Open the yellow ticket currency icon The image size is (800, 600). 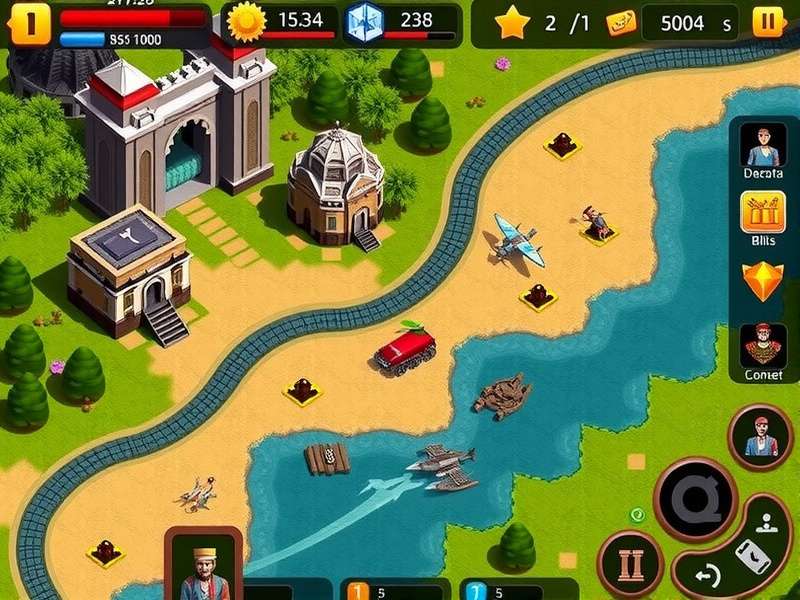(620, 22)
